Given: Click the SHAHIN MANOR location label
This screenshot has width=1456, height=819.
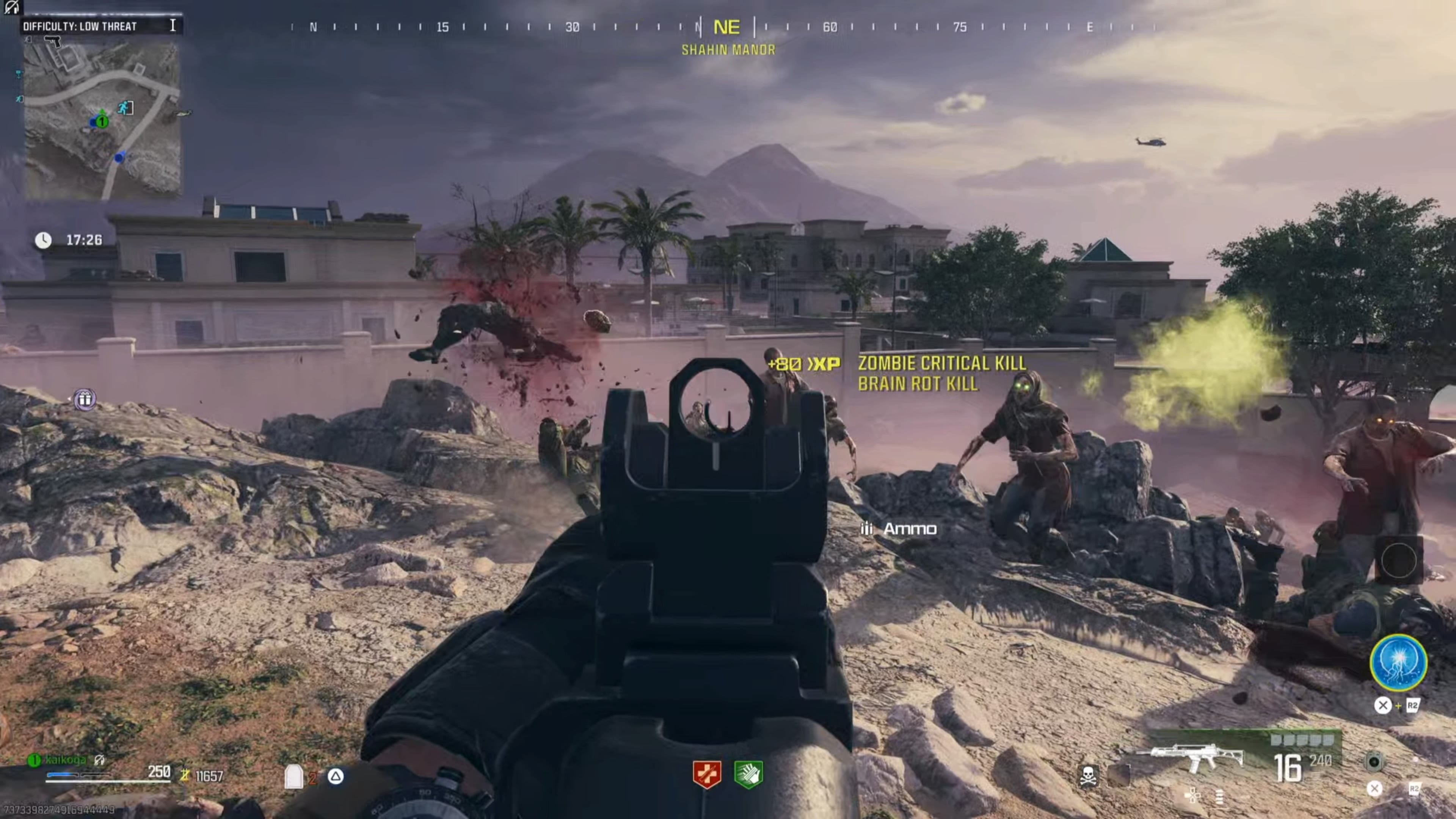Looking at the screenshot, I should tap(729, 50).
